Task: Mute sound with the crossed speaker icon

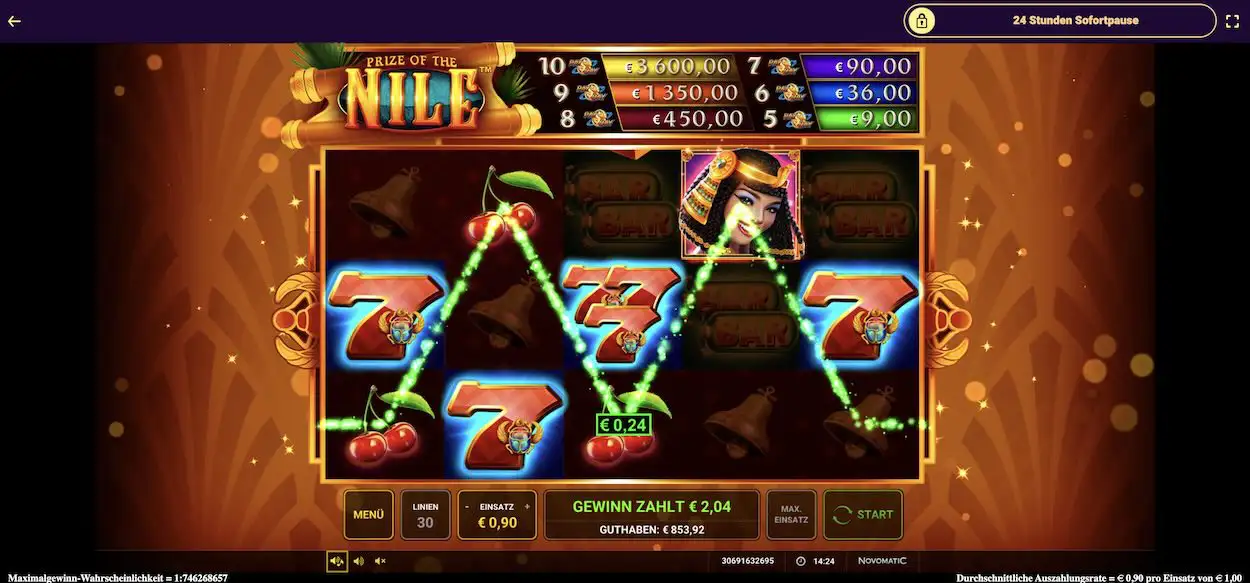Action: tap(380, 561)
